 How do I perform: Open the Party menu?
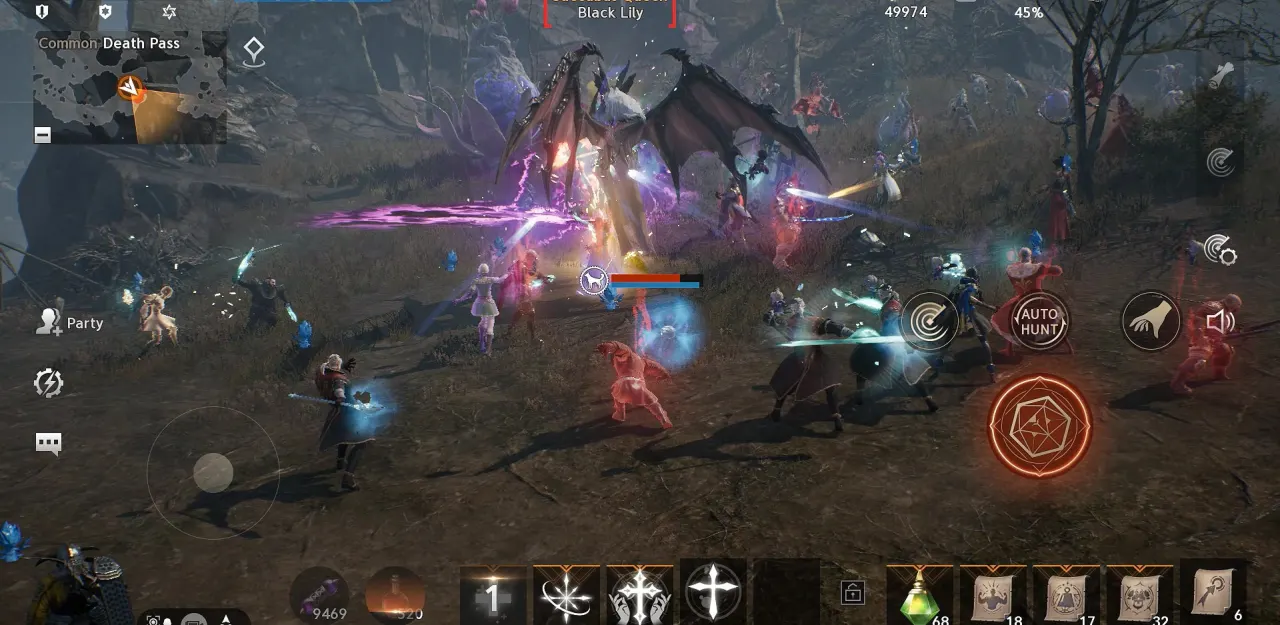(70, 322)
